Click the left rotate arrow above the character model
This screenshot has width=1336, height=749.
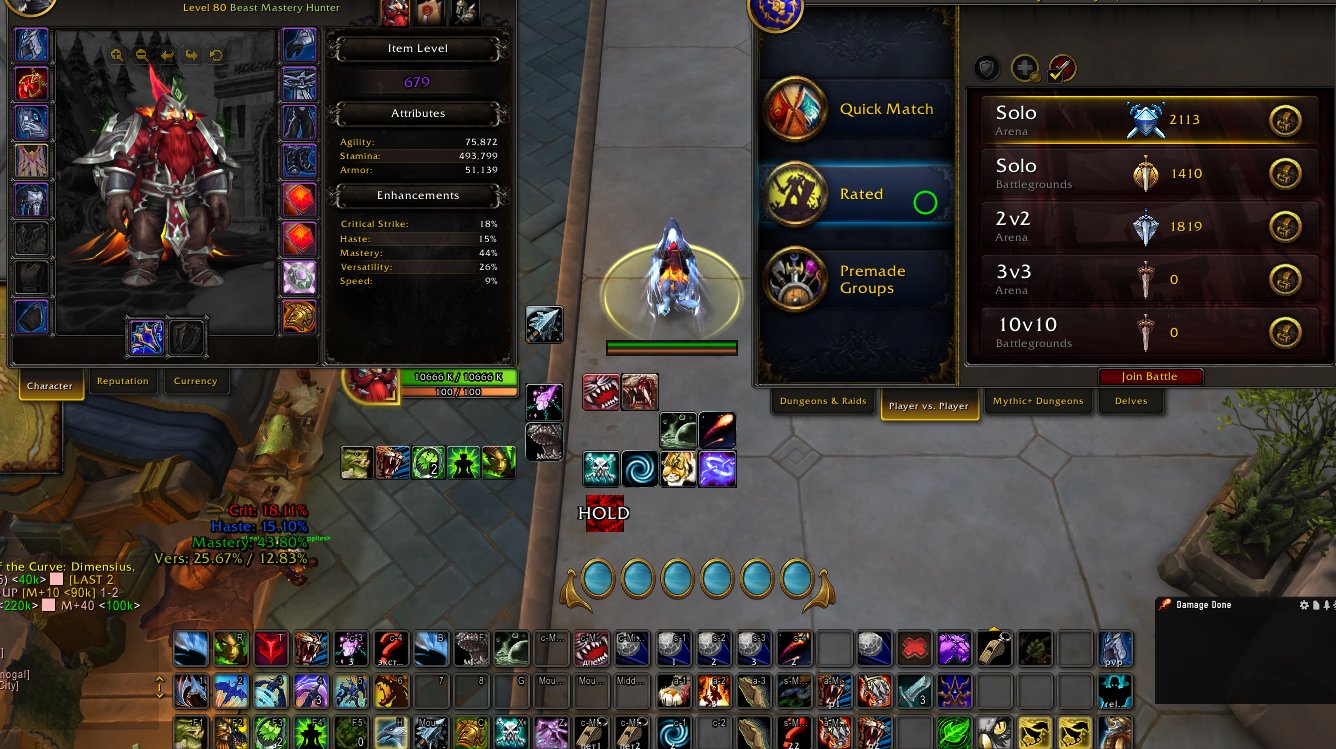(x=168, y=58)
